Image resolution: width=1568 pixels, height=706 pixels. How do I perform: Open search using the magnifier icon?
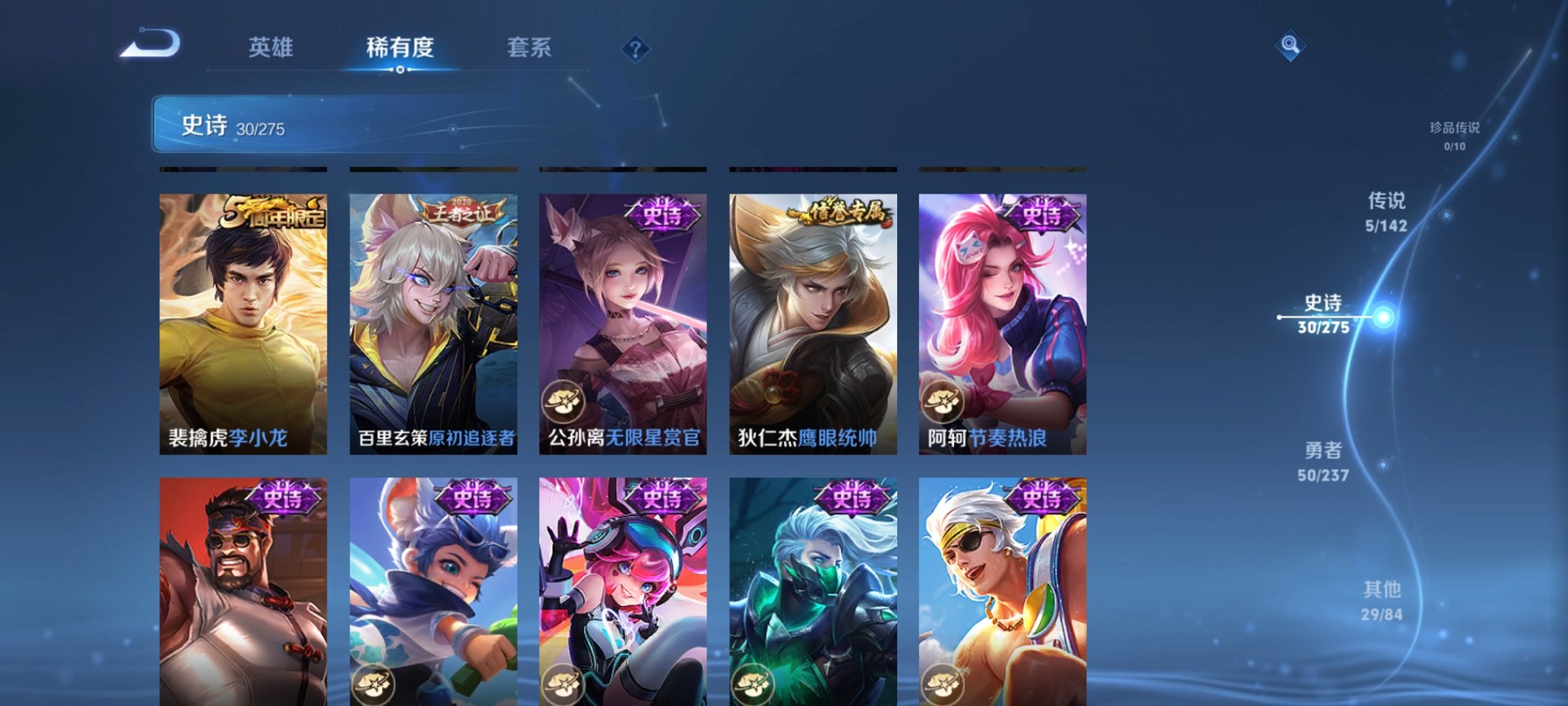tap(1290, 46)
